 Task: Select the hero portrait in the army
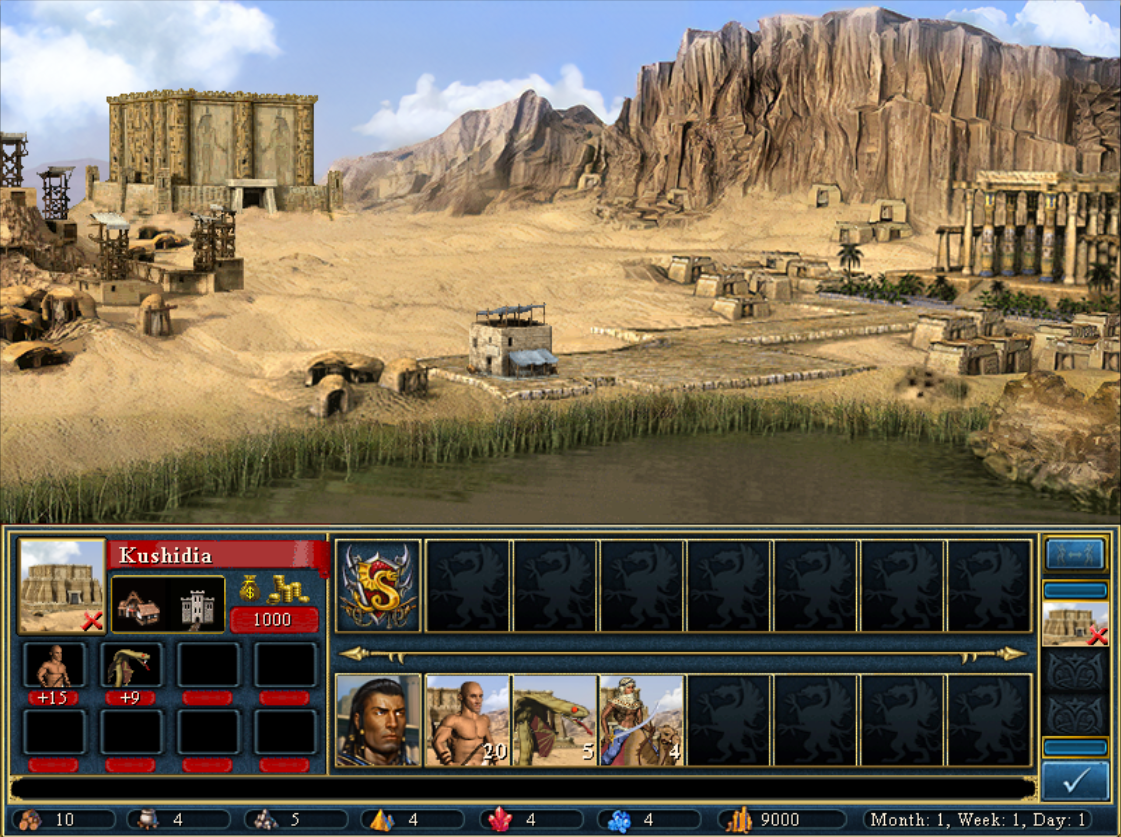click(x=378, y=720)
